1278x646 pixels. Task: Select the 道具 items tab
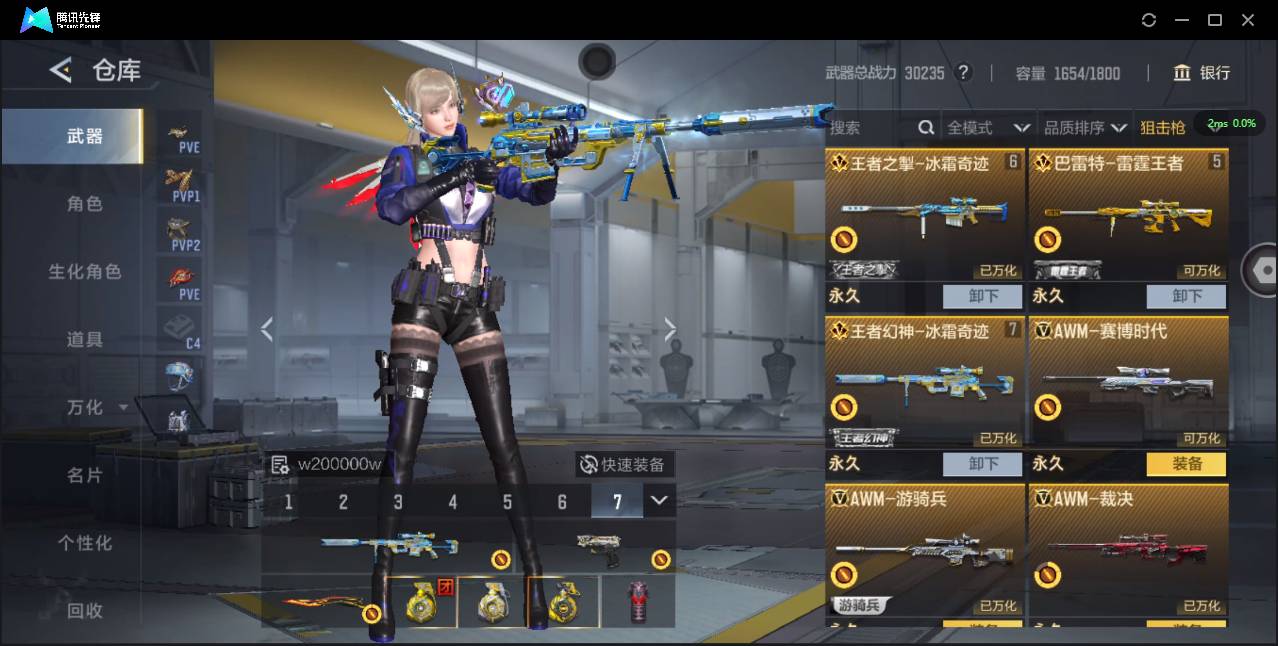click(x=84, y=340)
